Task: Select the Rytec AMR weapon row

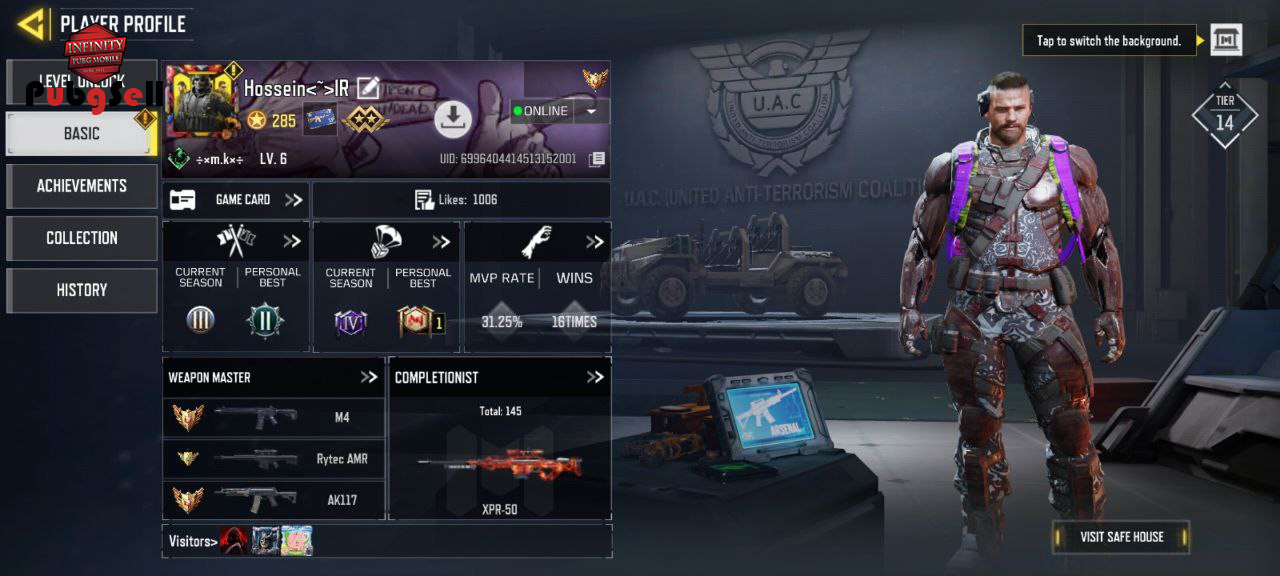Action: [x=273, y=459]
